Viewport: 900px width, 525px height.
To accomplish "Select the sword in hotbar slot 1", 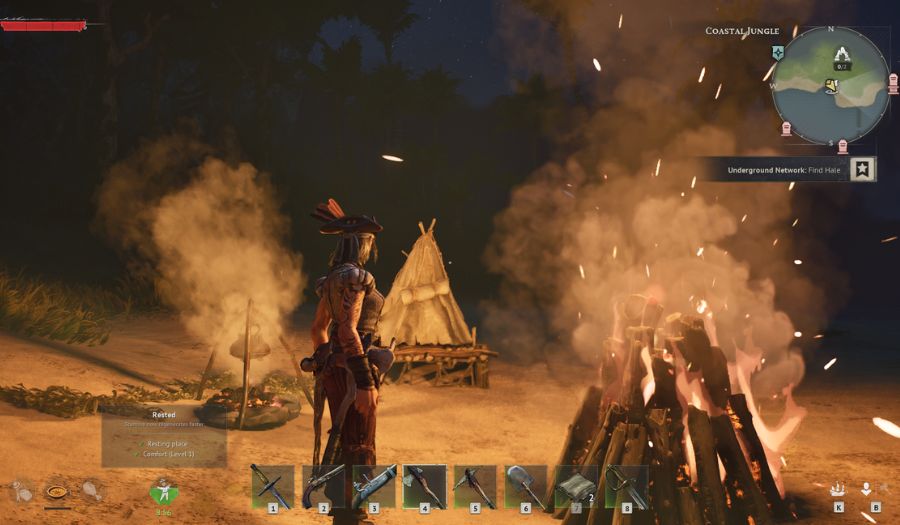I will pos(272,486).
